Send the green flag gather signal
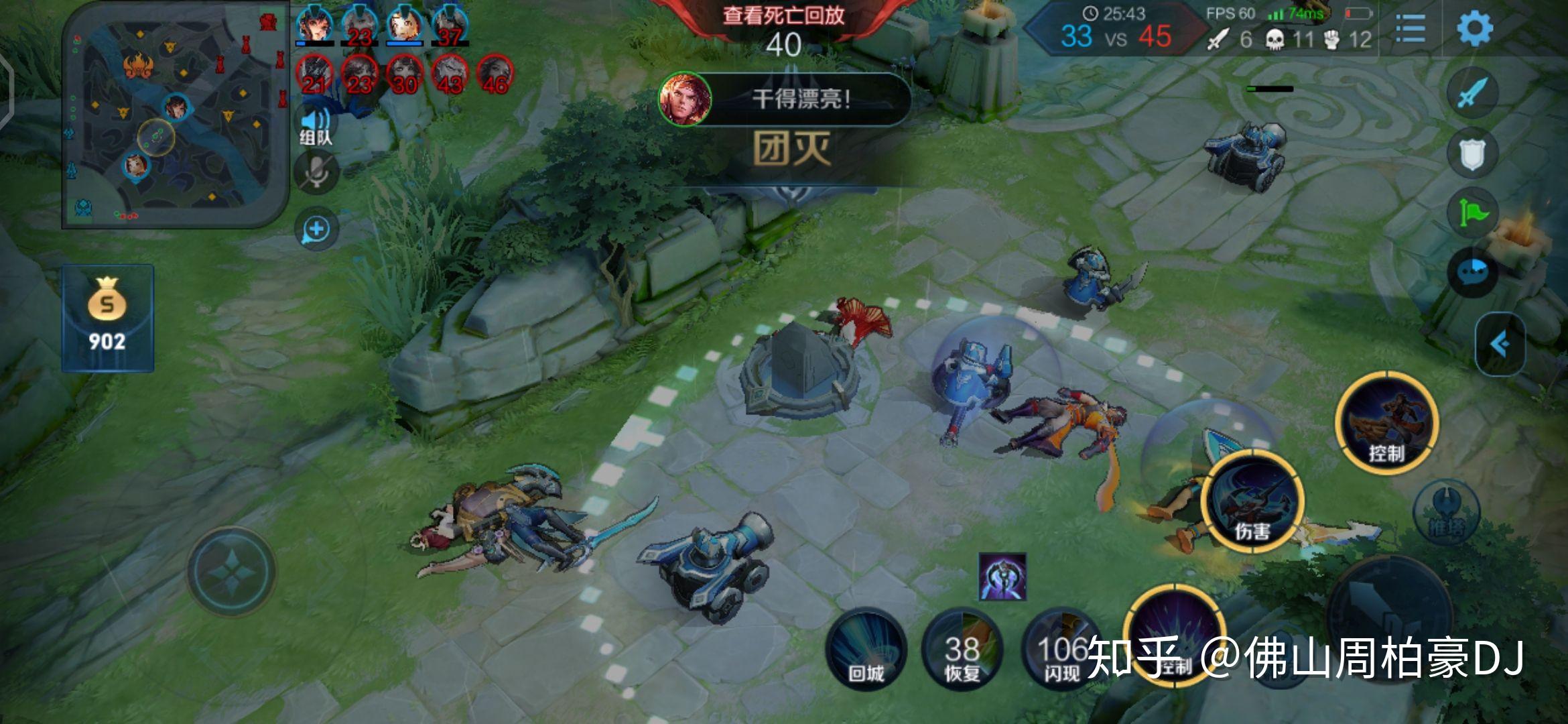This screenshot has height=724, width=1568. 1472,213
